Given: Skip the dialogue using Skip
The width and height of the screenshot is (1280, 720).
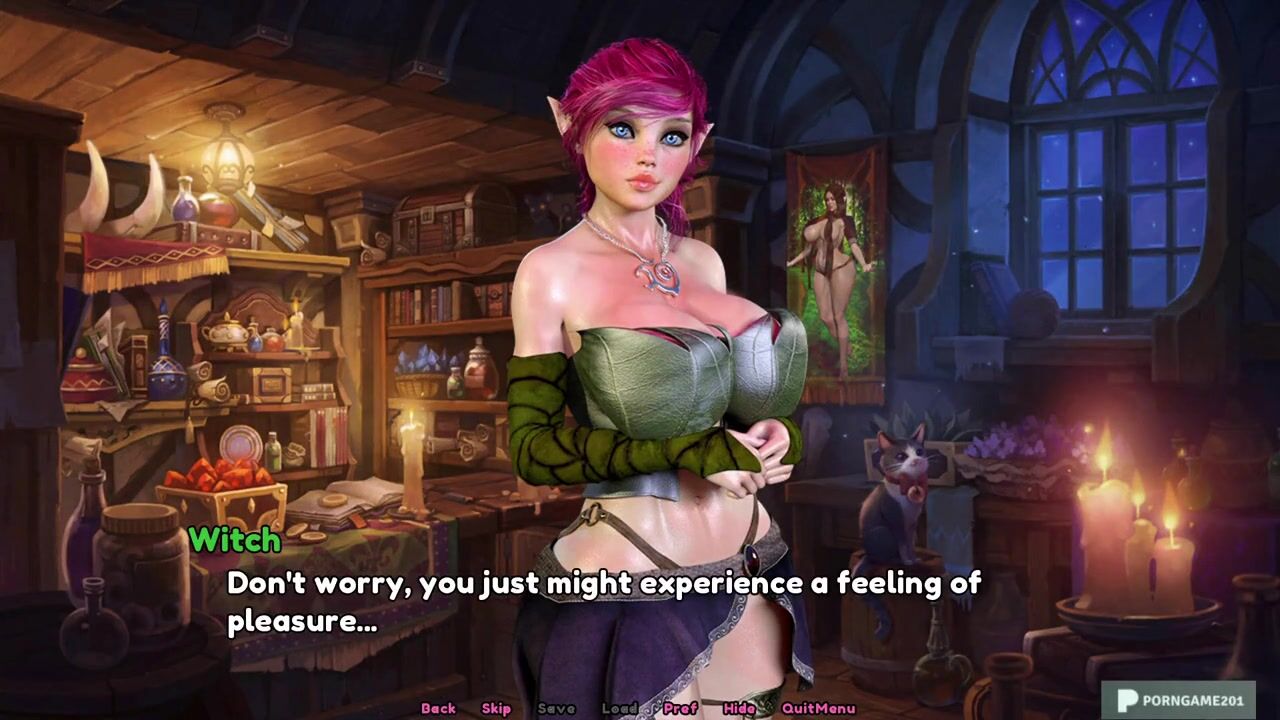Looking at the screenshot, I should [x=496, y=708].
